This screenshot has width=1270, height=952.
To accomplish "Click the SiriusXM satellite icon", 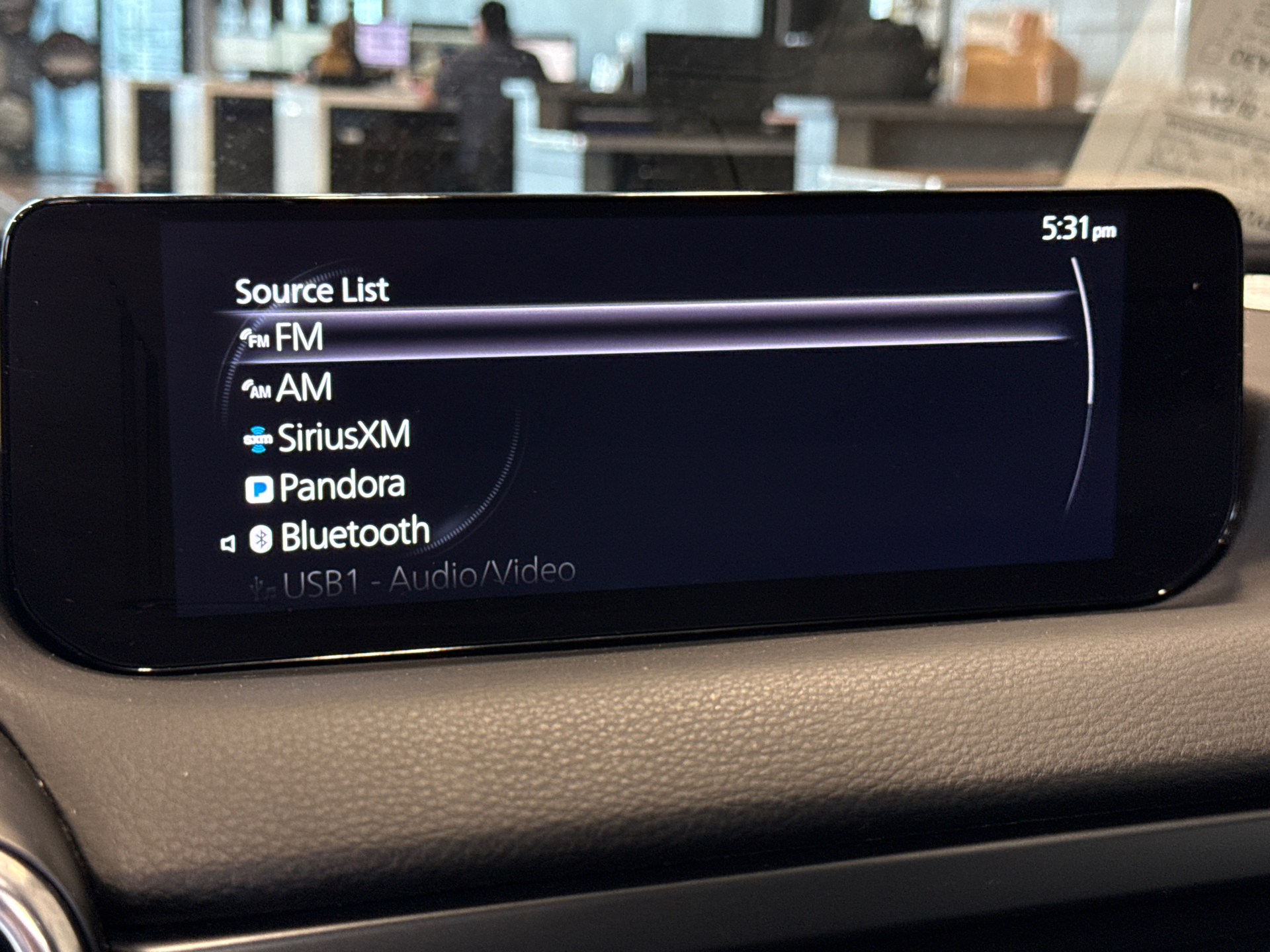I will [259, 438].
